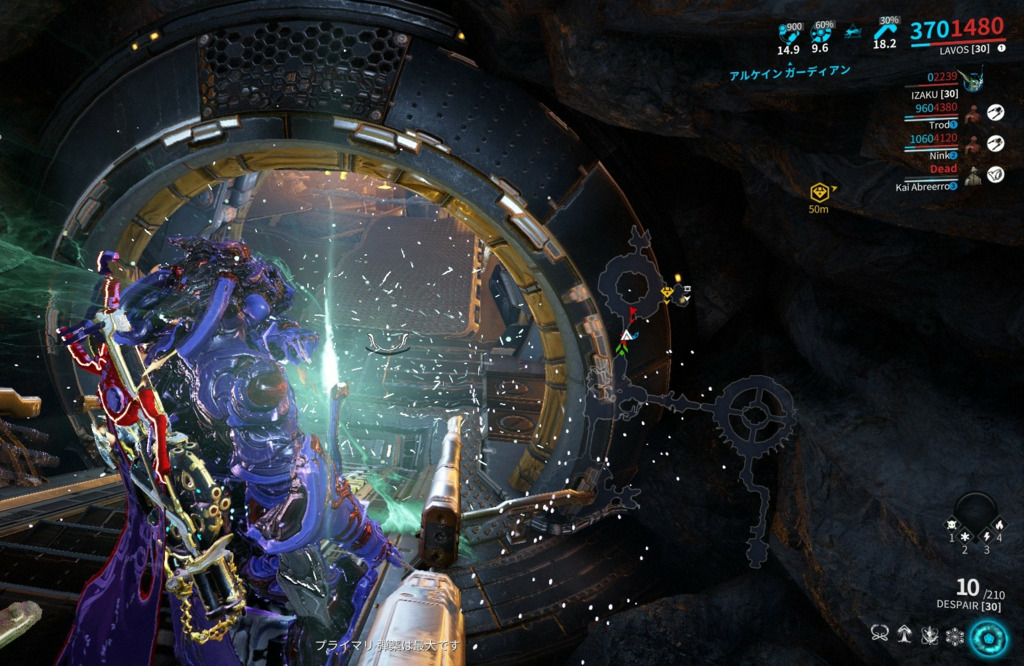View the 30% buff icon
Screen dimensions: 1024x666
[885, 30]
